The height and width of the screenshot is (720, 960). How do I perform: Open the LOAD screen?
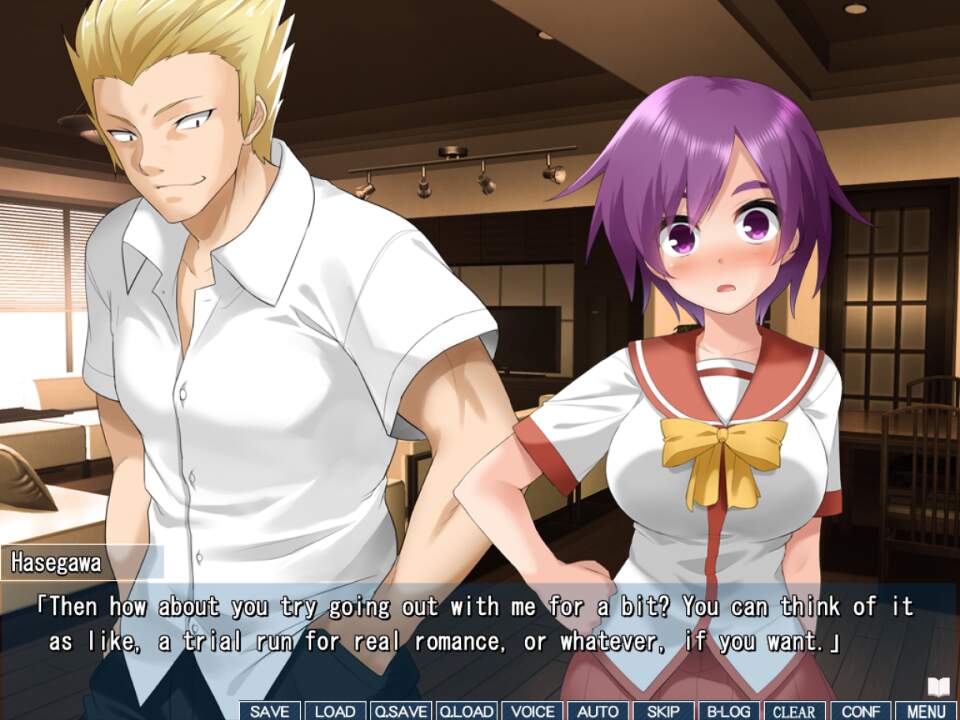[335, 711]
